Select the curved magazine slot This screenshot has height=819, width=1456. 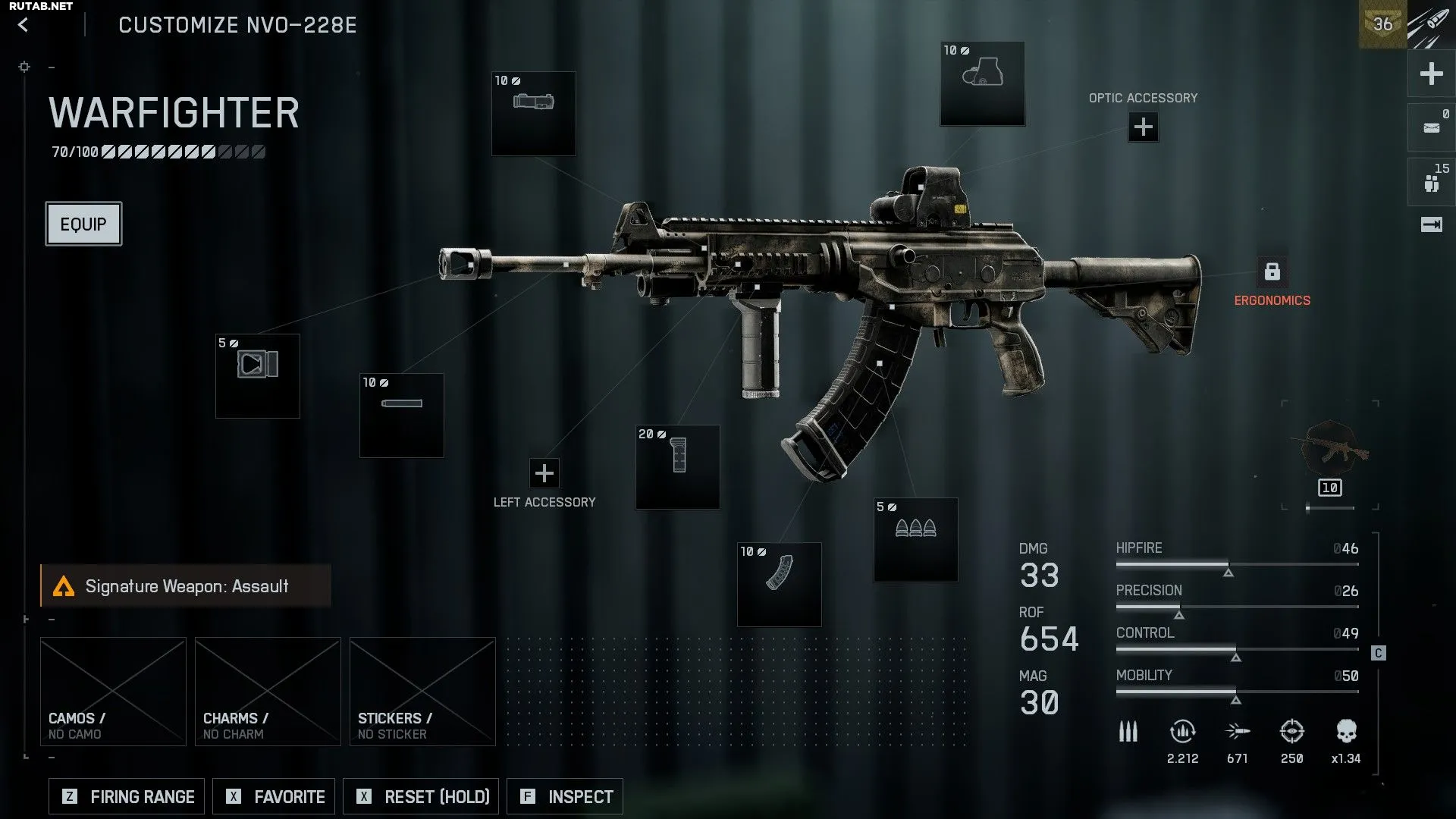pyautogui.click(x=780, y=585)
